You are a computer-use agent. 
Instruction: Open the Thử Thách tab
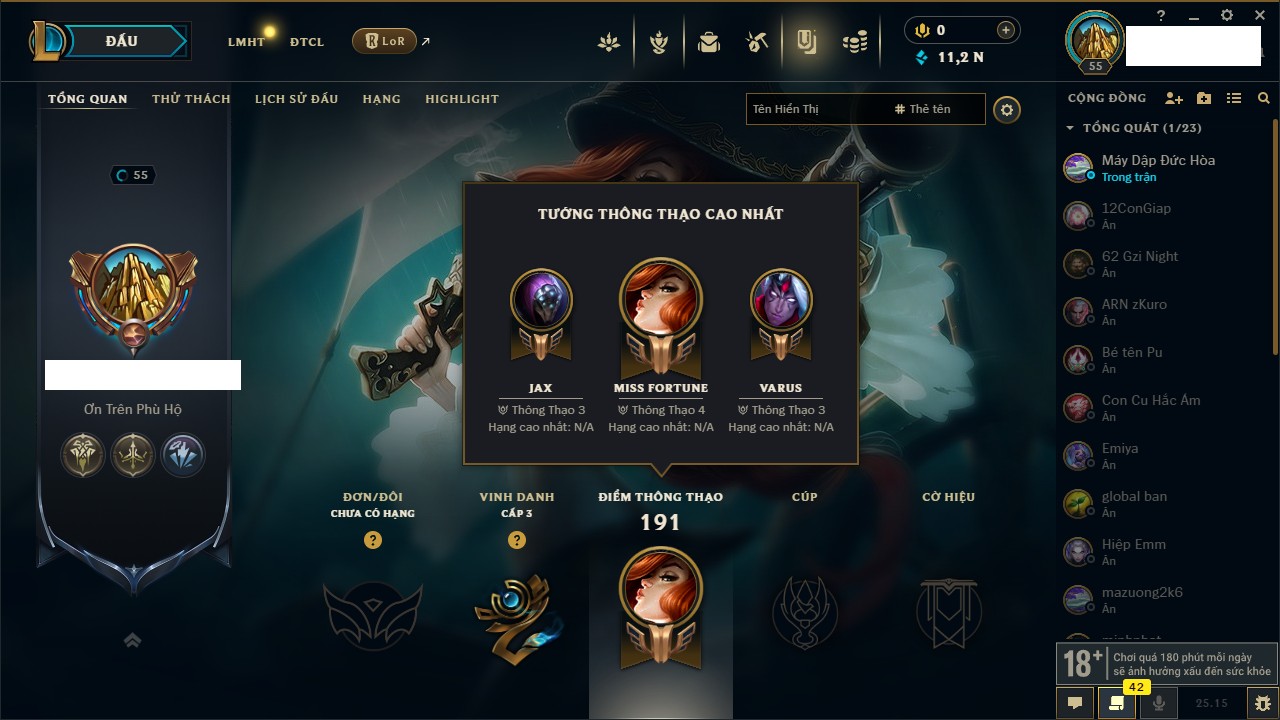coord(191,99)
